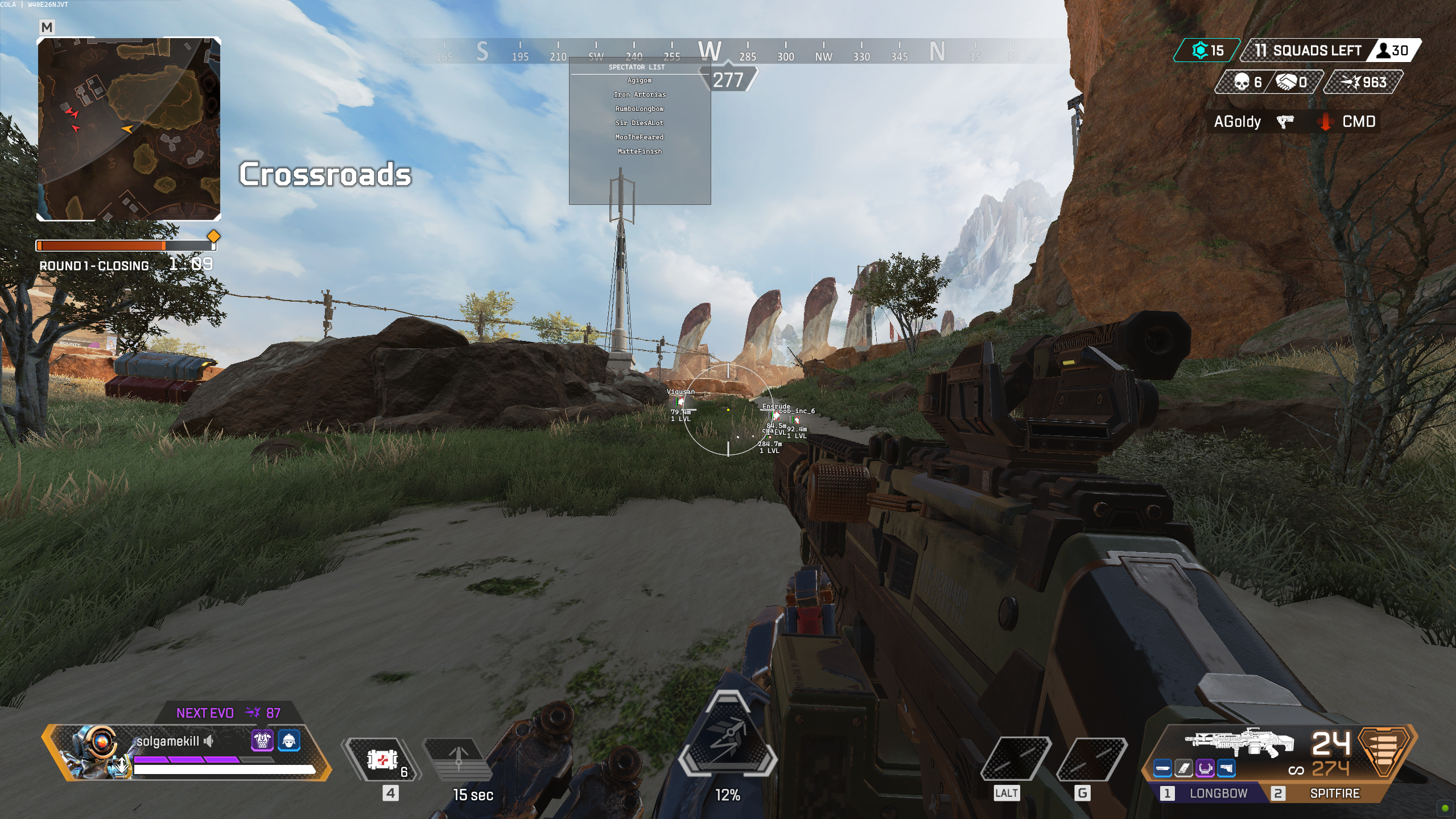Screen dimensions: 1456x819
Task: Click the purple optic sight attachment
Action: tap(1205, 769)
